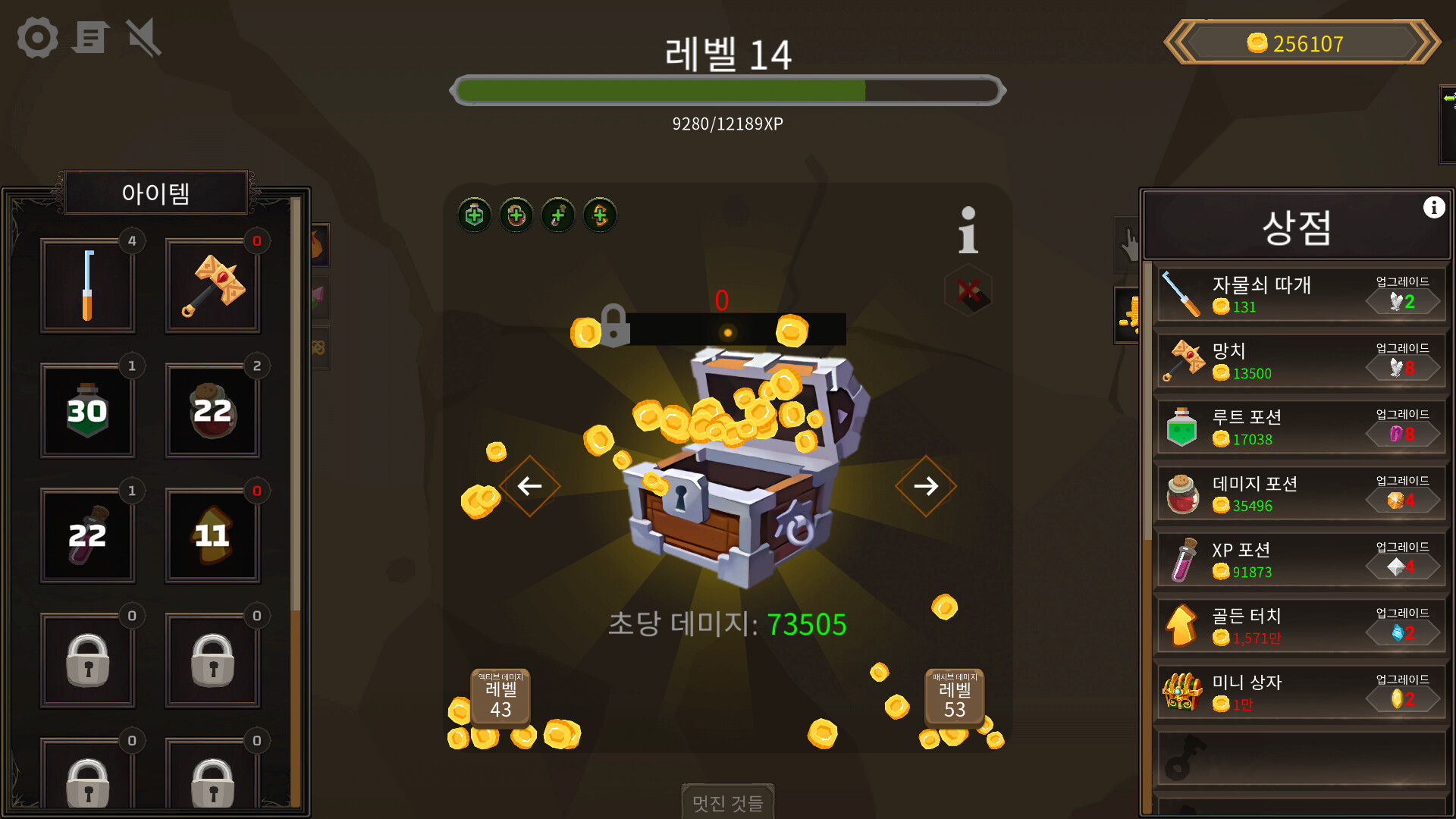Select the hand cursor side tab
Screen dimensions: 1456x819
click(x=1128, y=244)
